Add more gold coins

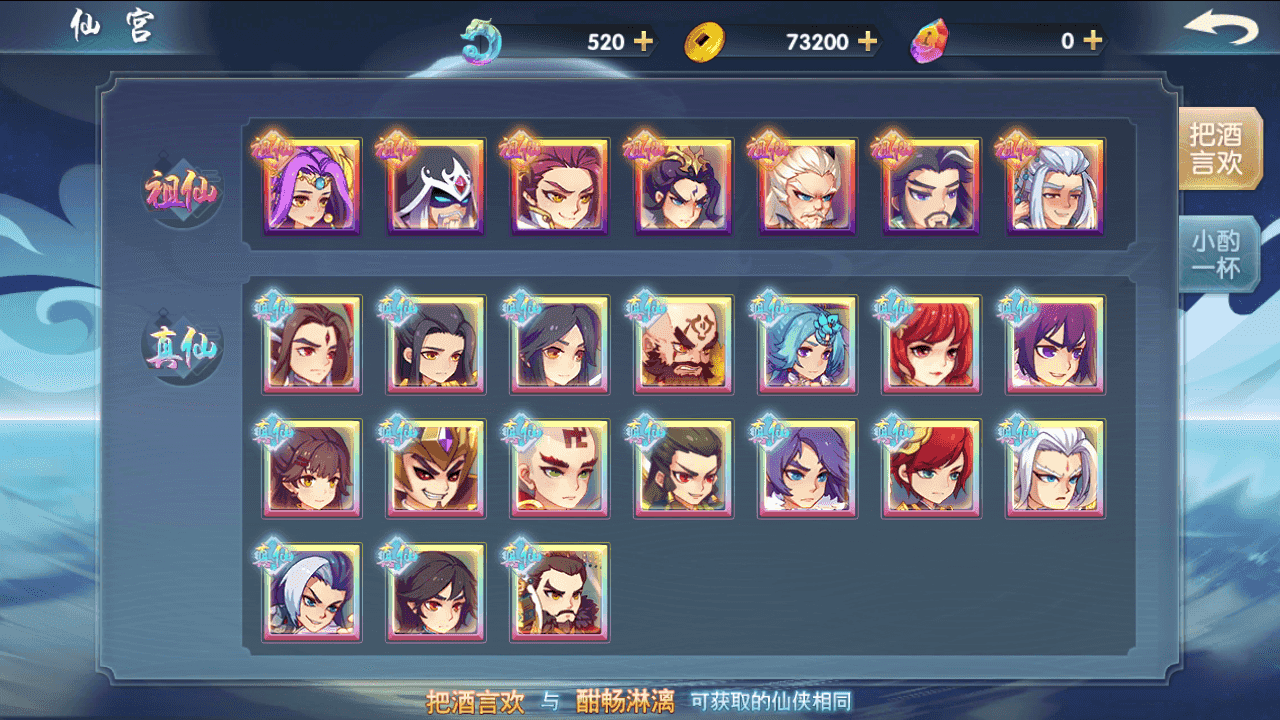(x=867, y=41)
